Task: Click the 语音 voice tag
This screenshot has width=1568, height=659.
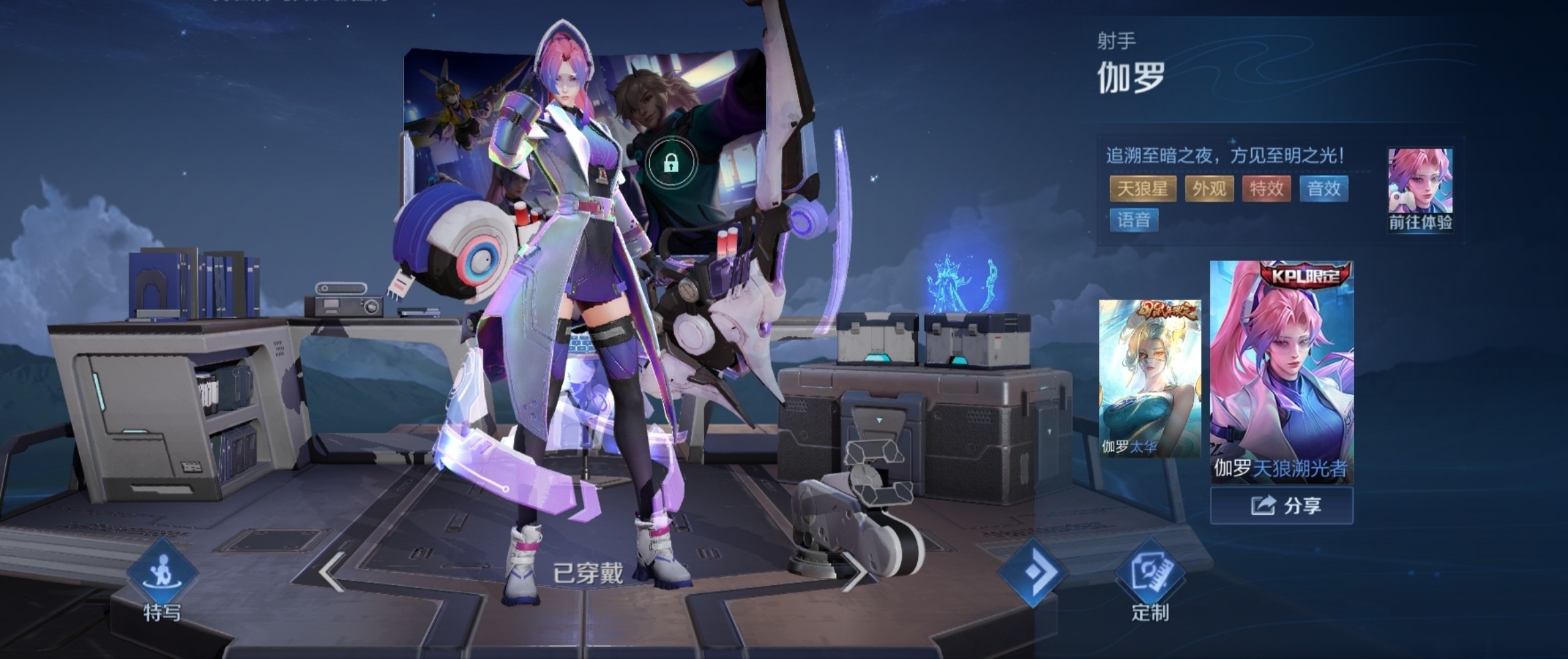Action: pyautogui.click(x=1134, y=220)
